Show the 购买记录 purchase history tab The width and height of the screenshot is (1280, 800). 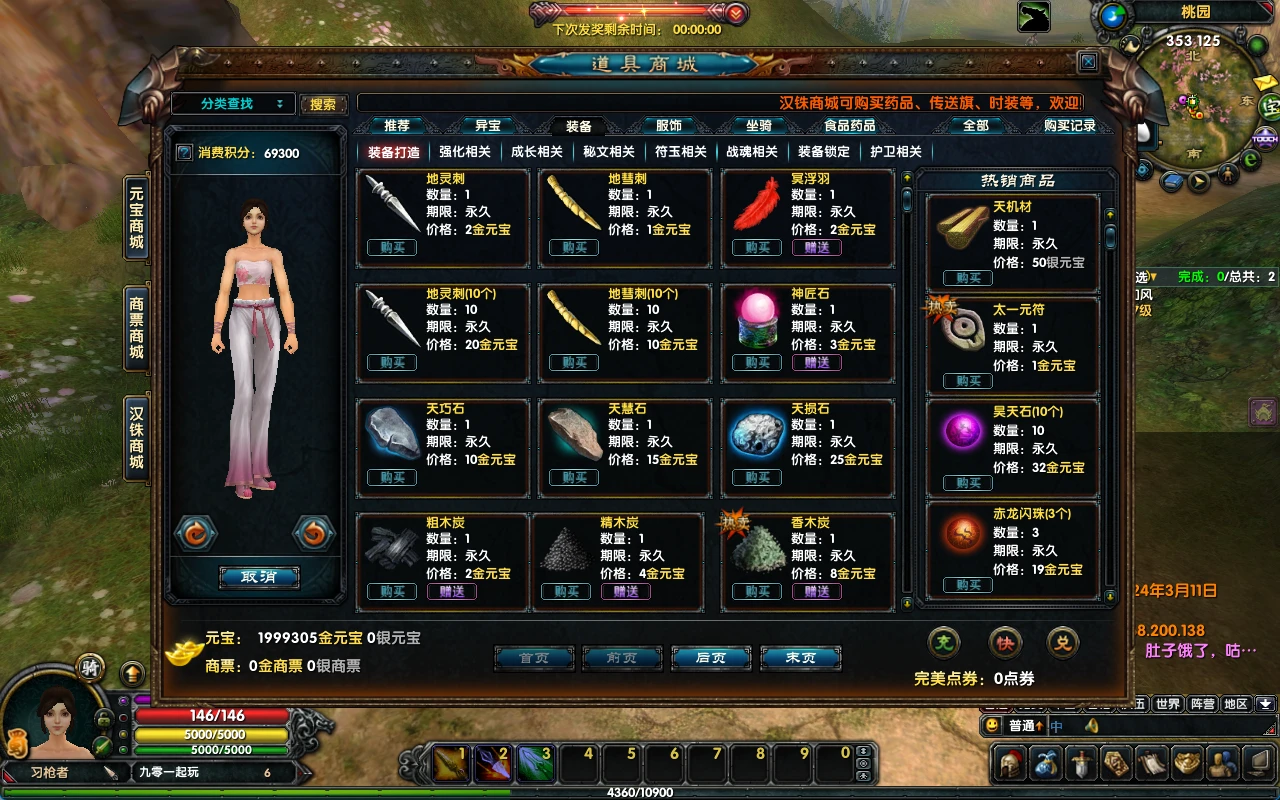[x=1069, y=126]
